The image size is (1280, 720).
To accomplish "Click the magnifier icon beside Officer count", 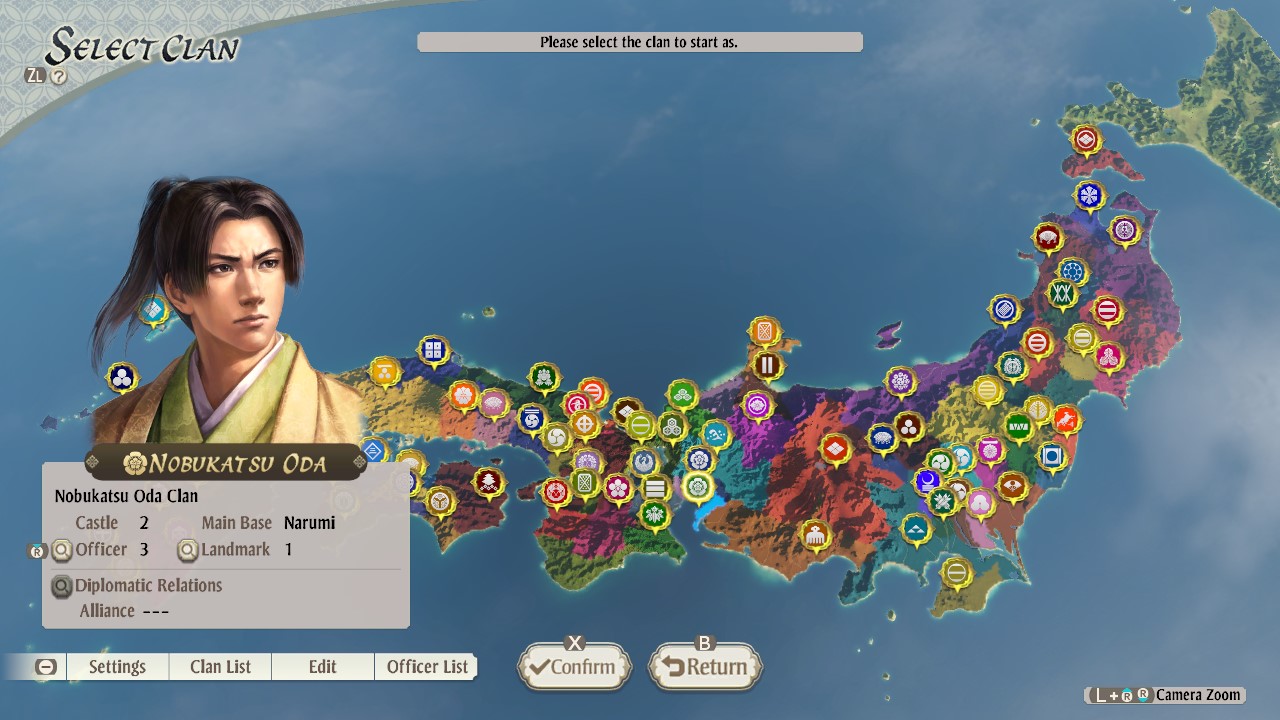I will (60, 549).
